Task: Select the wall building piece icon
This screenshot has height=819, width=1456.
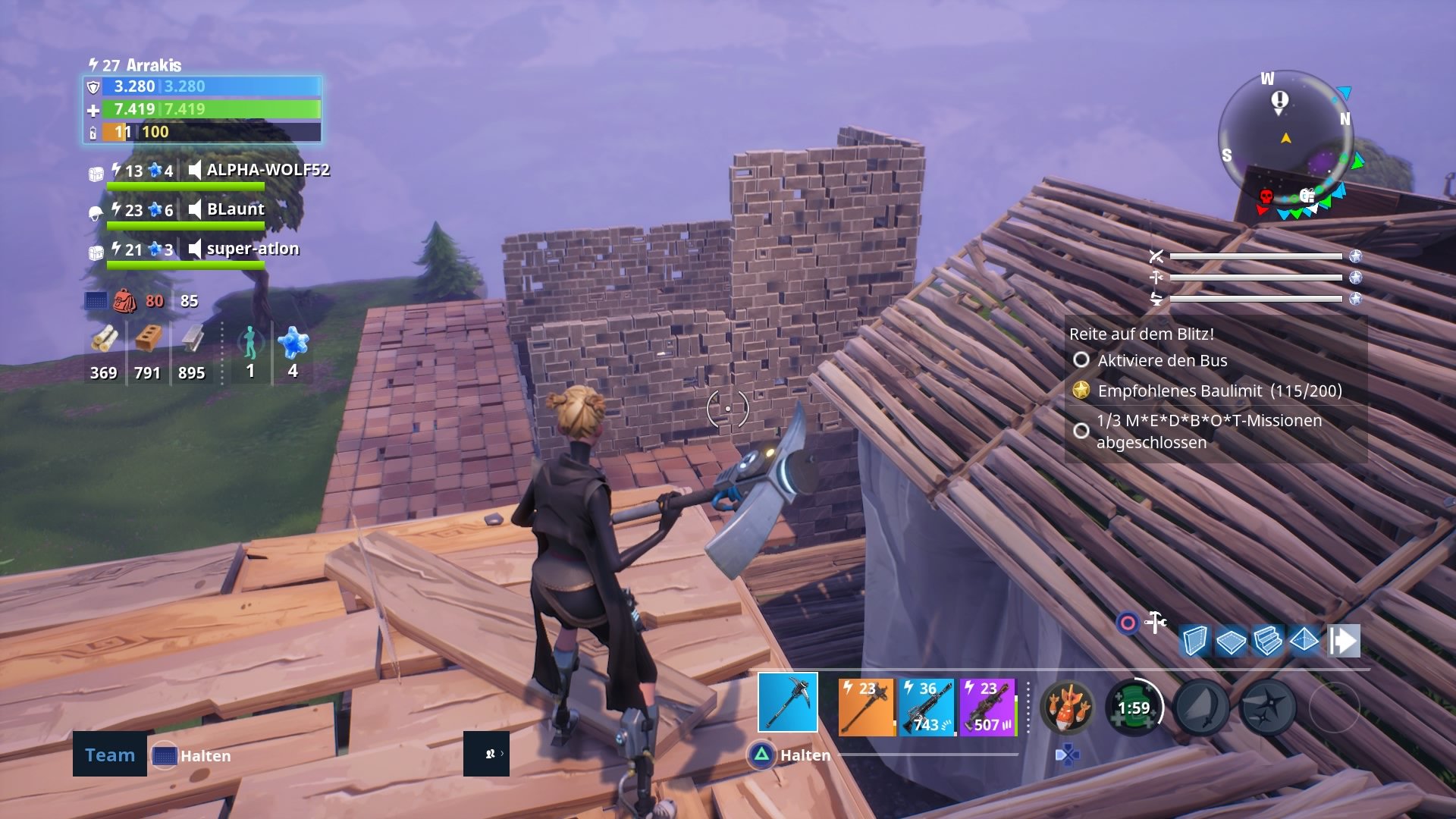Action: [x=1196, y=641]
